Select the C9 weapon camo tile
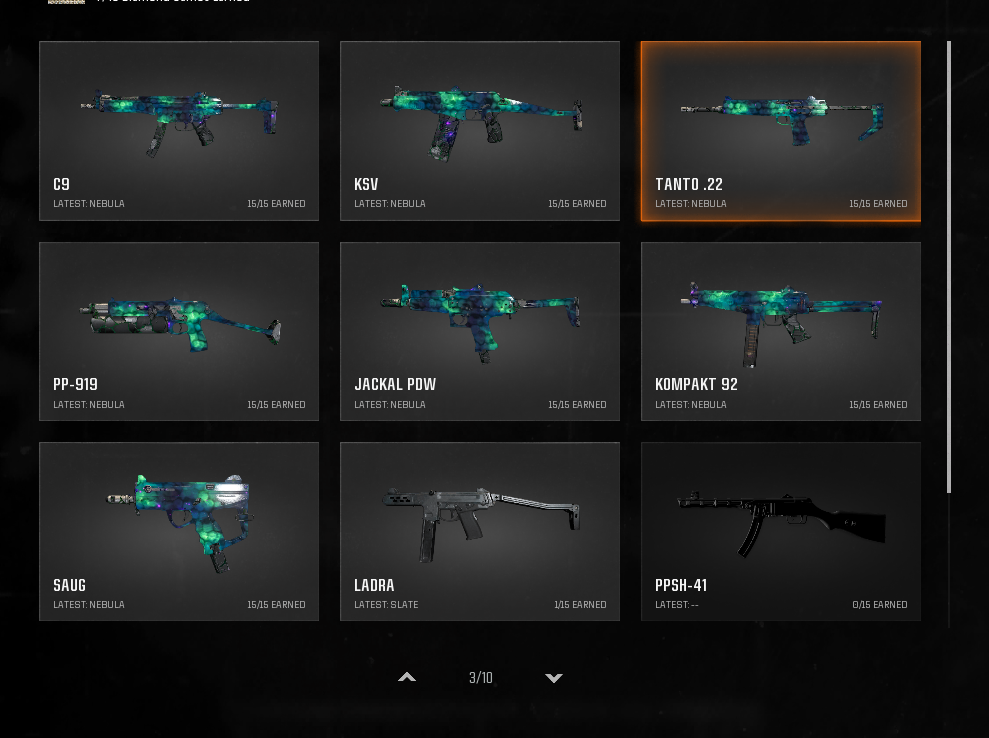 (x=179, y=131)
